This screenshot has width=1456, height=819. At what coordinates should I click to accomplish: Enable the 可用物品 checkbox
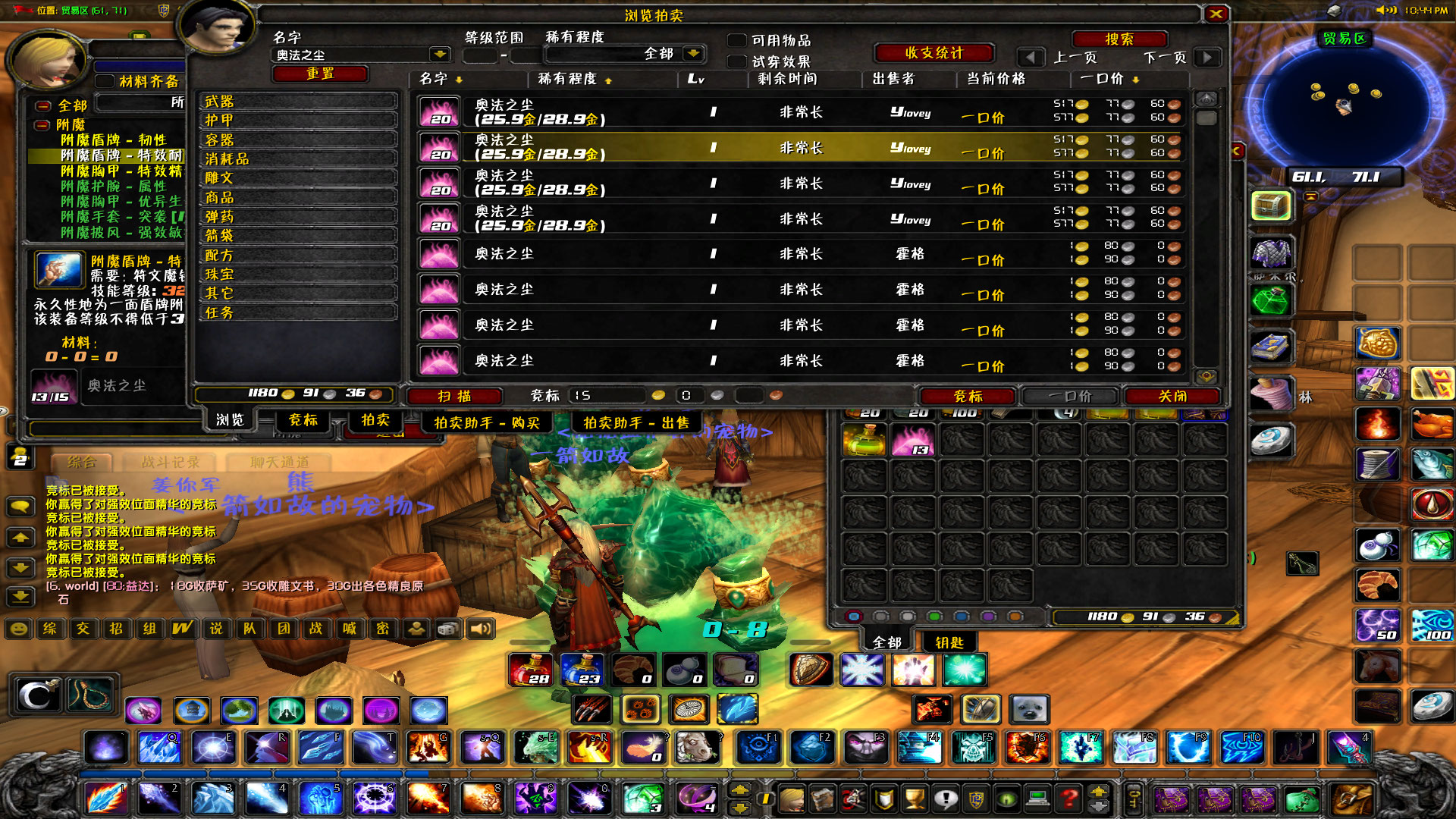[735, 40]
